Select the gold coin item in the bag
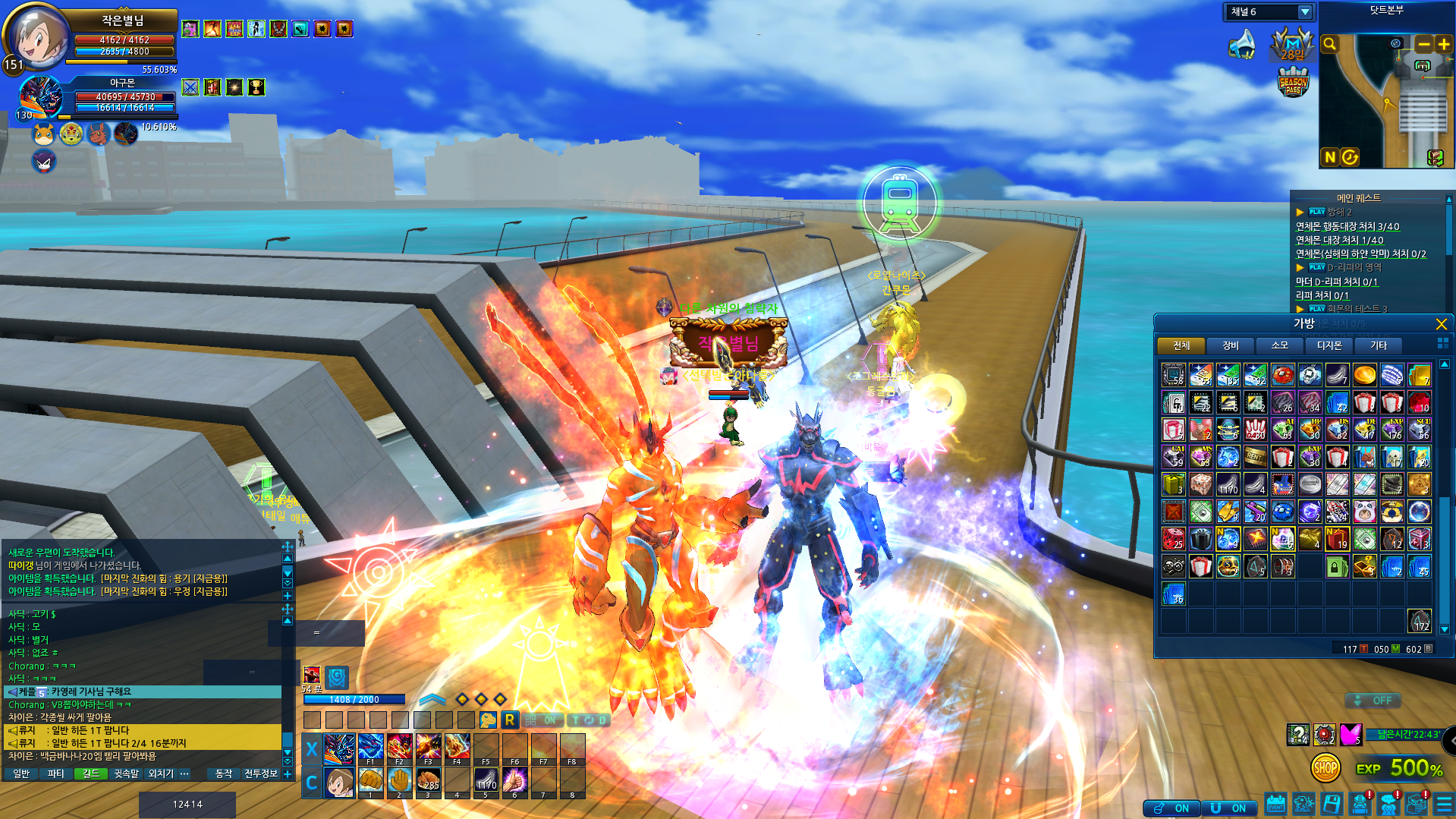1456x819 pixels. [x=1364, y=375]
